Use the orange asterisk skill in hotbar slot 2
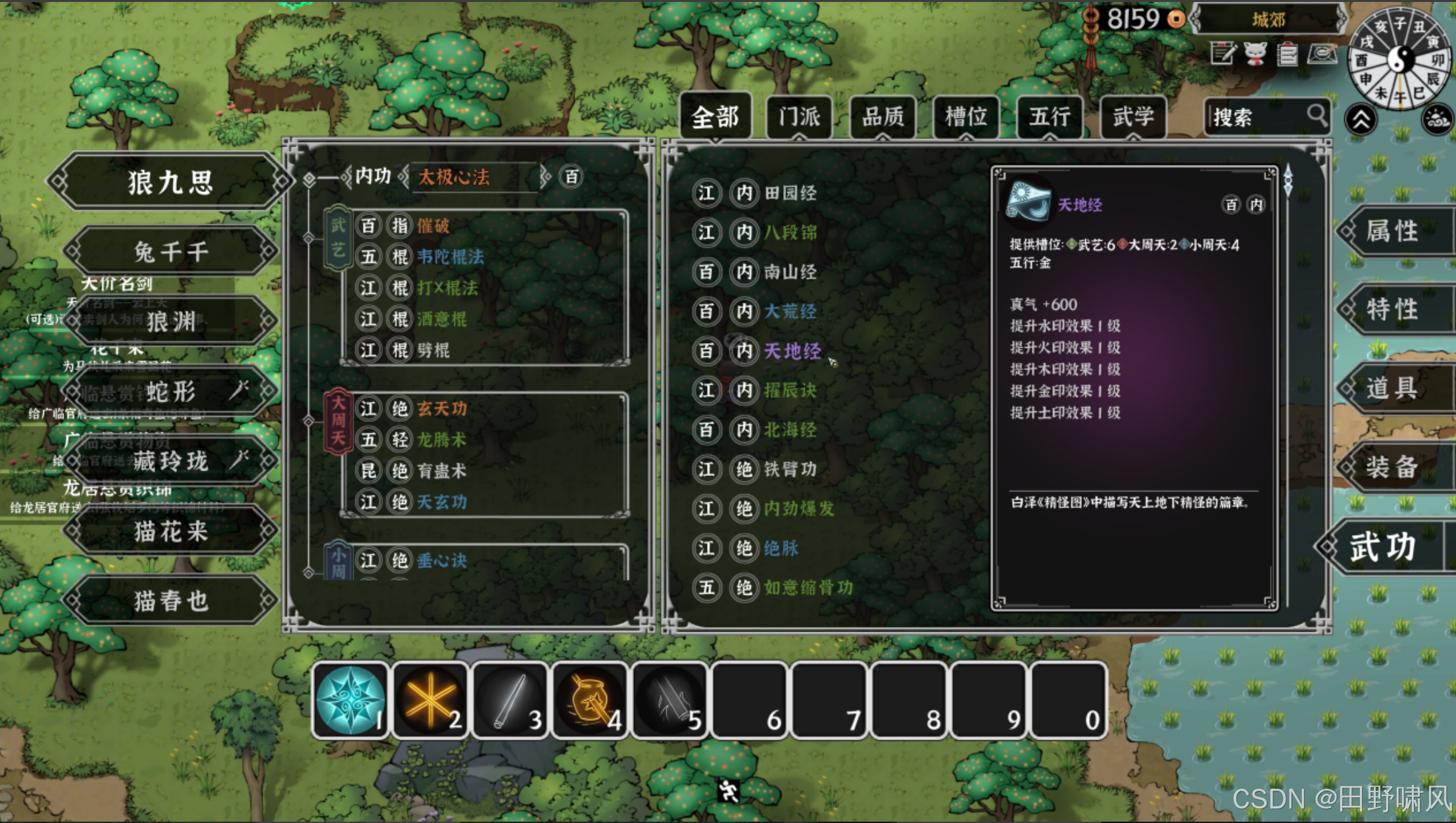Image resolution: width=1456 pixels, height=823 pixels. click(x=430, y=699)
